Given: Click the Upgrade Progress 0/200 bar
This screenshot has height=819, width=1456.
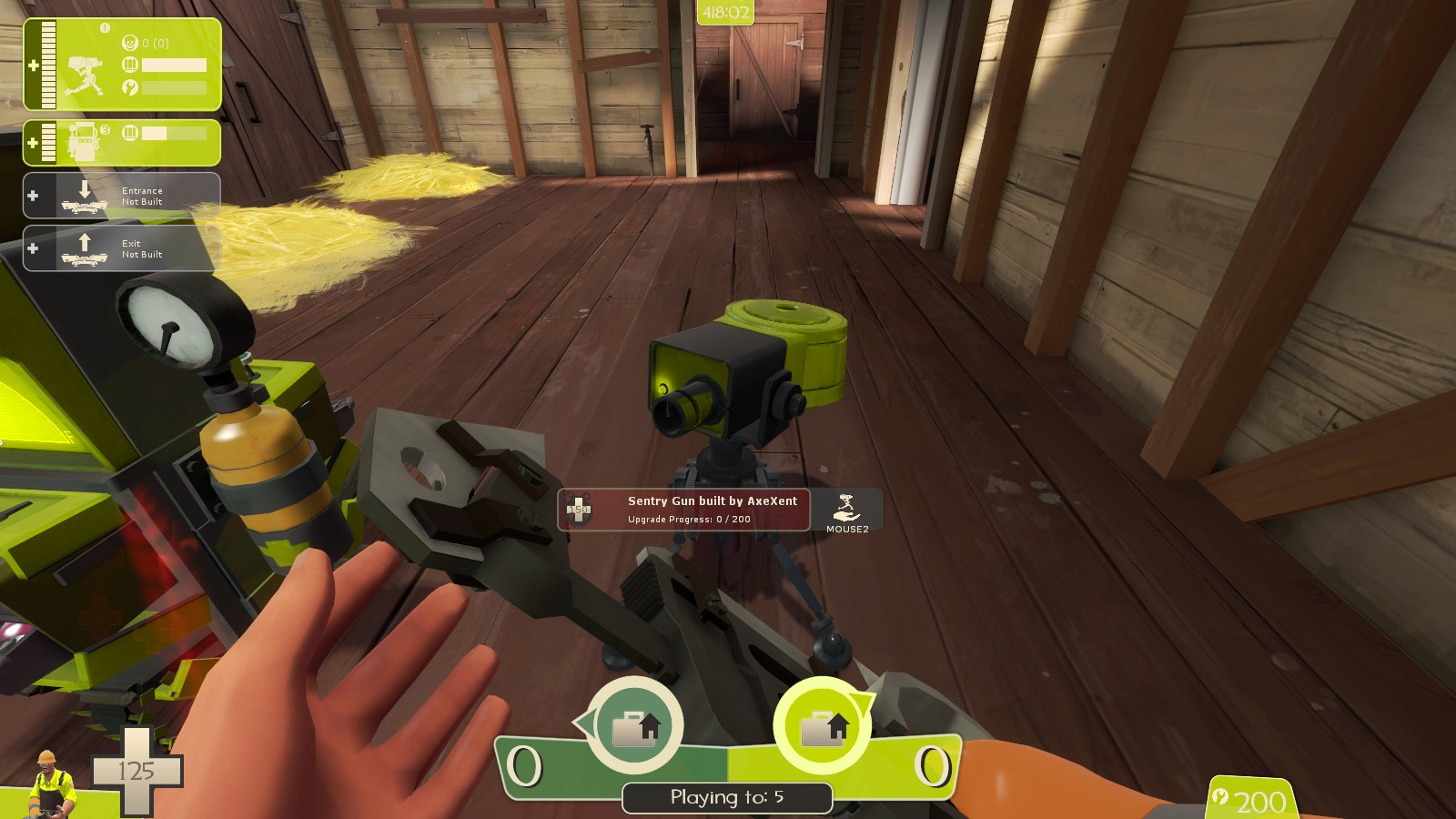Looking at the screenshot, I should tap(690, 520).
